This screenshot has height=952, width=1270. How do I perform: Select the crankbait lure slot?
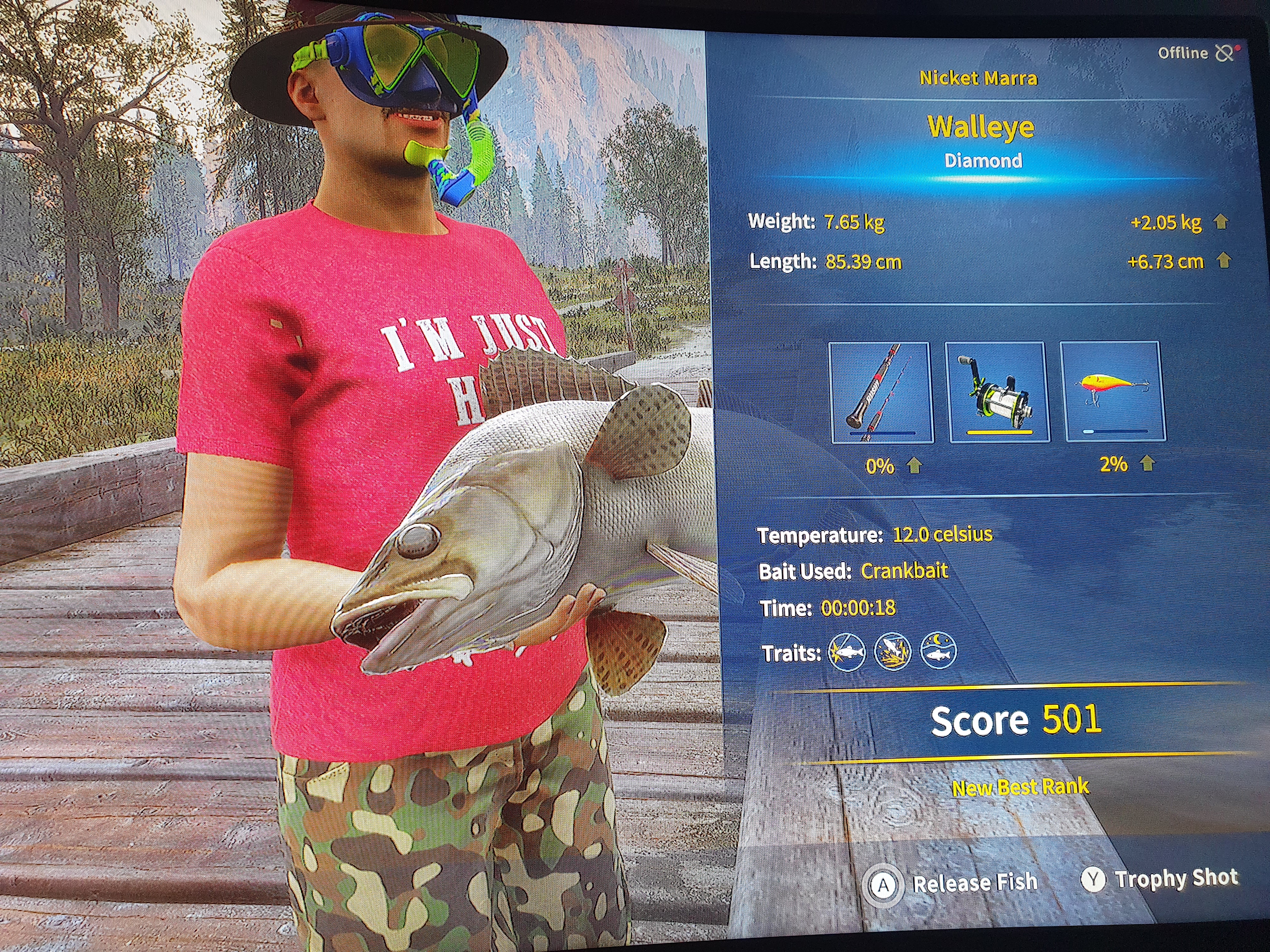(x=1113, y=391)
